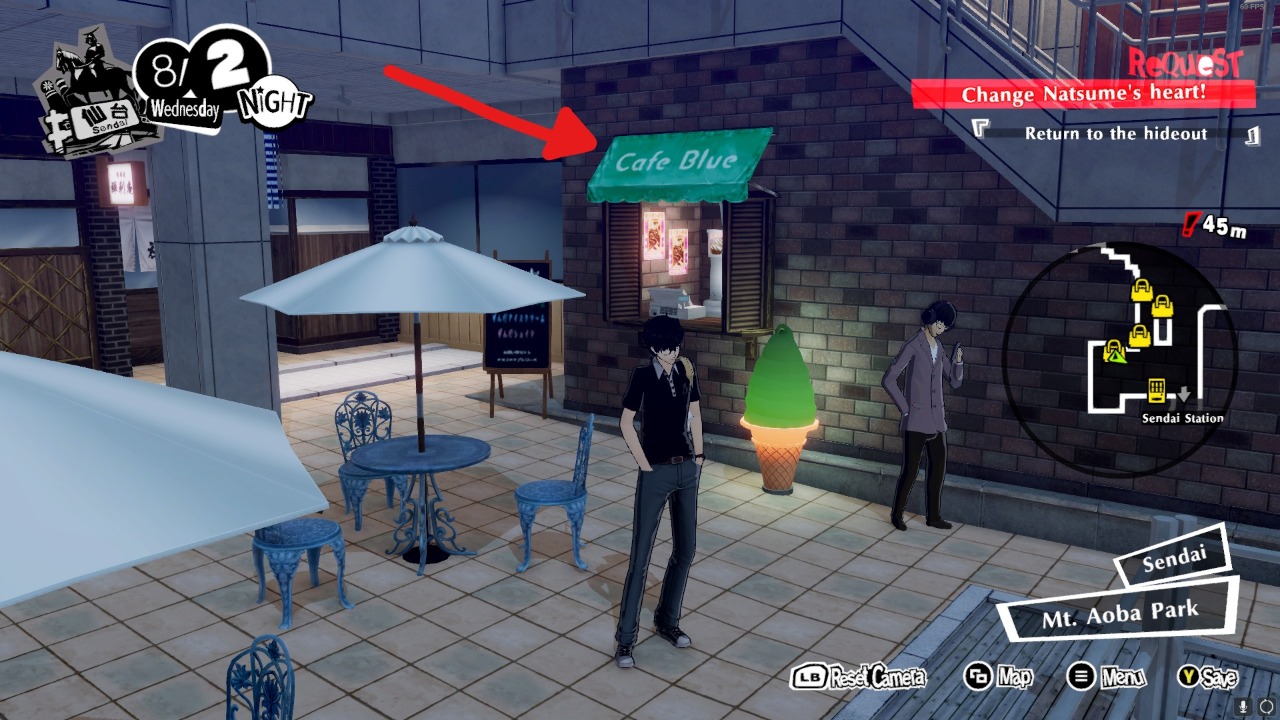This screenshot has width=1280, height=720.
Task: Click the vending machine marker on minimap
Action: coord(1157,388)
